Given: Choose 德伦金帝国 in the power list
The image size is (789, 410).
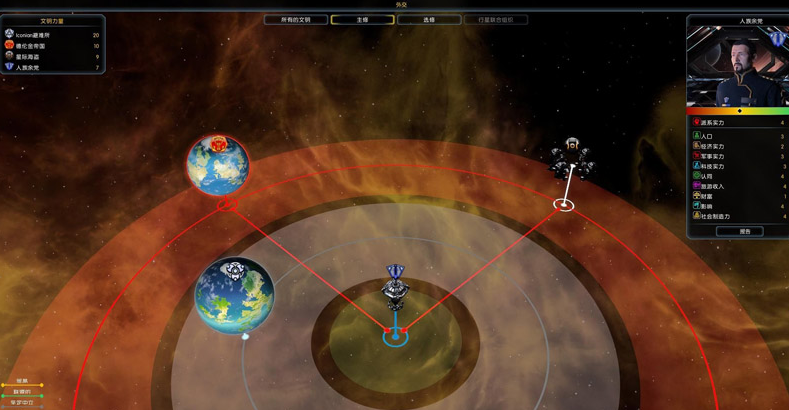Looking at the screenshot, I should pyautogui.click(x=30, y=46).
